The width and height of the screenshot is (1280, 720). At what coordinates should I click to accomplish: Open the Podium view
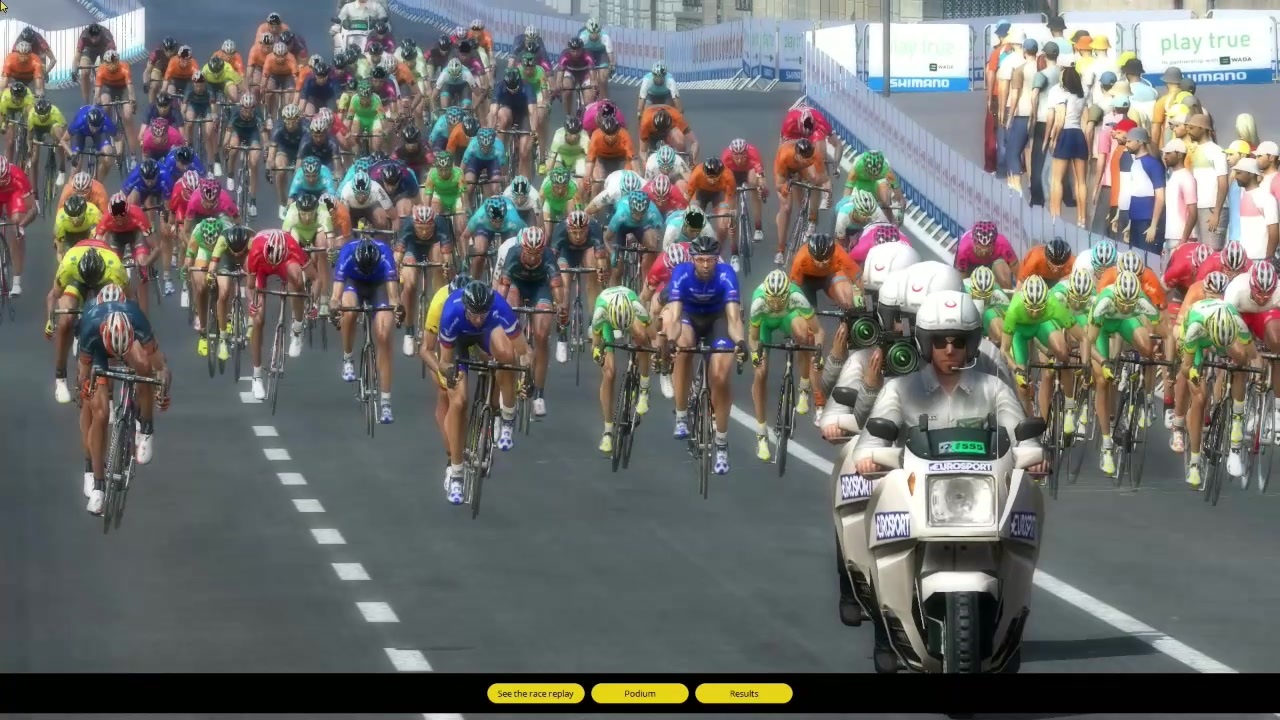pyautogui.click(x=639, y=693)
